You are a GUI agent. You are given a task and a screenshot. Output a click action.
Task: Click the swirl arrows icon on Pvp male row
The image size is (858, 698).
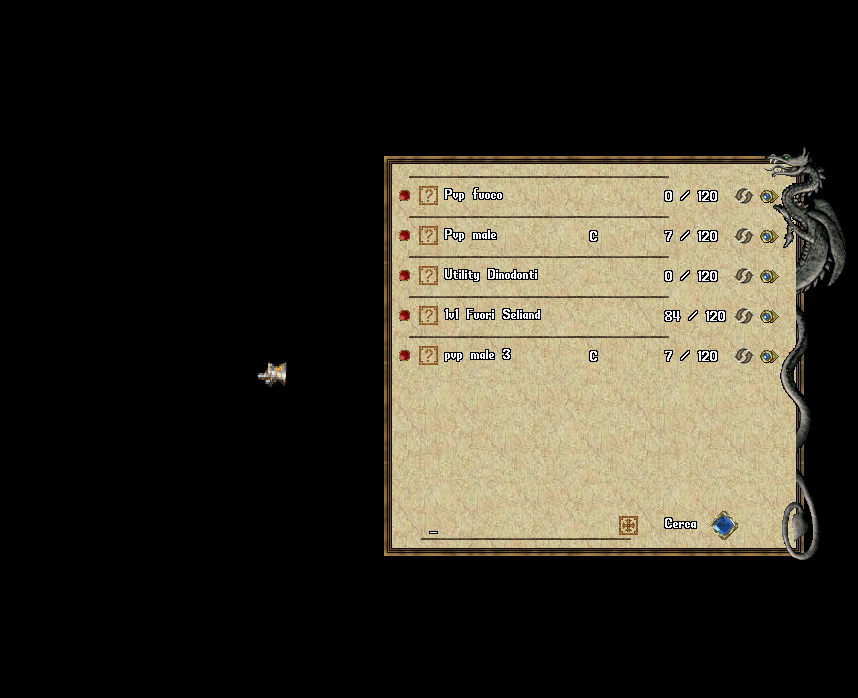coord(743,236)
